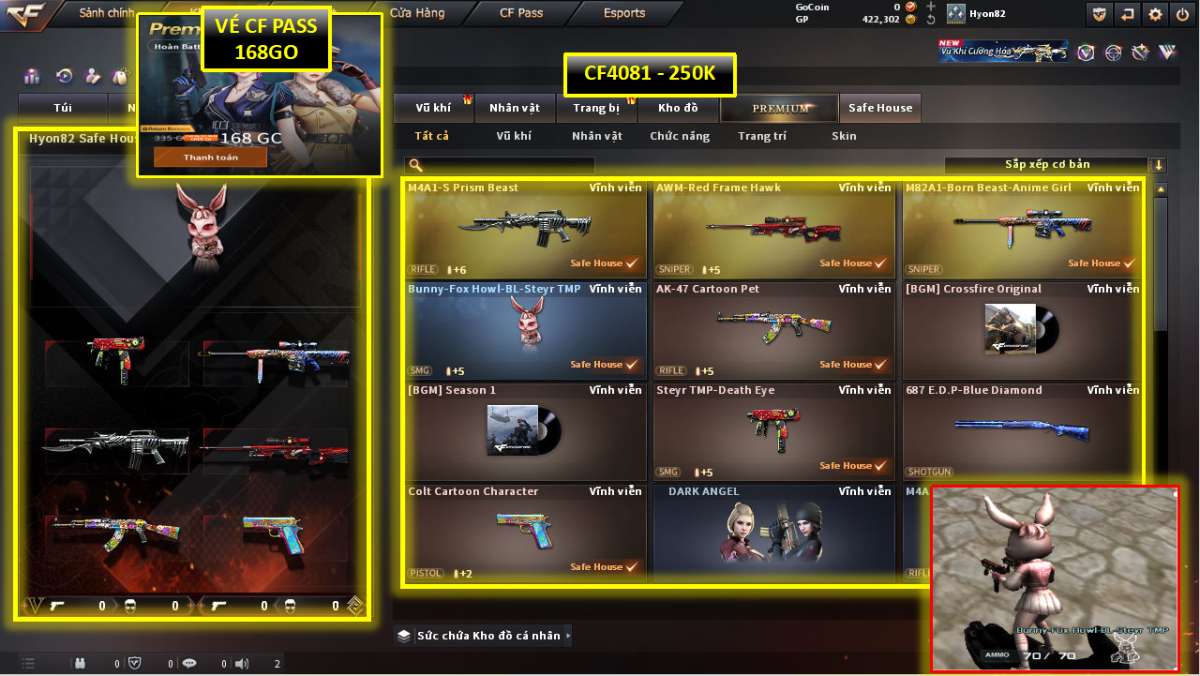Open the Kho đồ tab

click(678, 108)
